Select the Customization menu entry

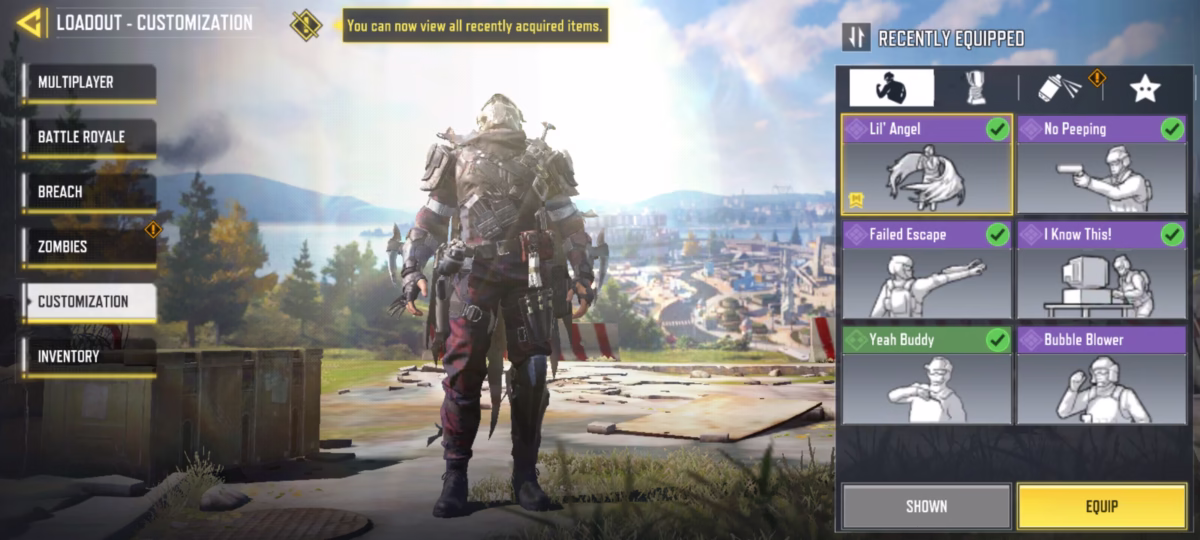[x=89, y=302]
